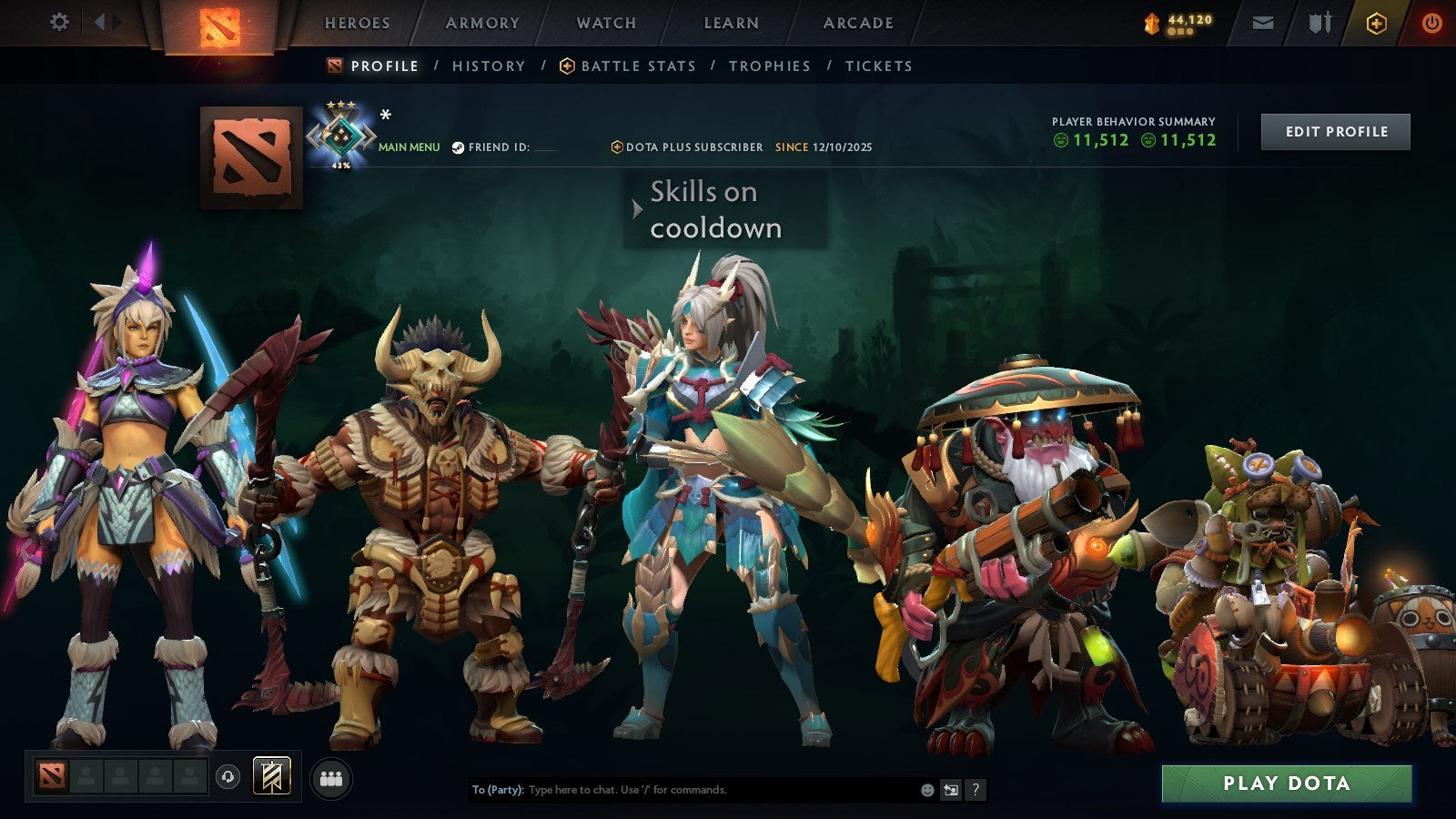The width and height of the screenshot is (1456, 819).
Task: Toggle the chat channel switch icon
Action: (x=950, y=790)
